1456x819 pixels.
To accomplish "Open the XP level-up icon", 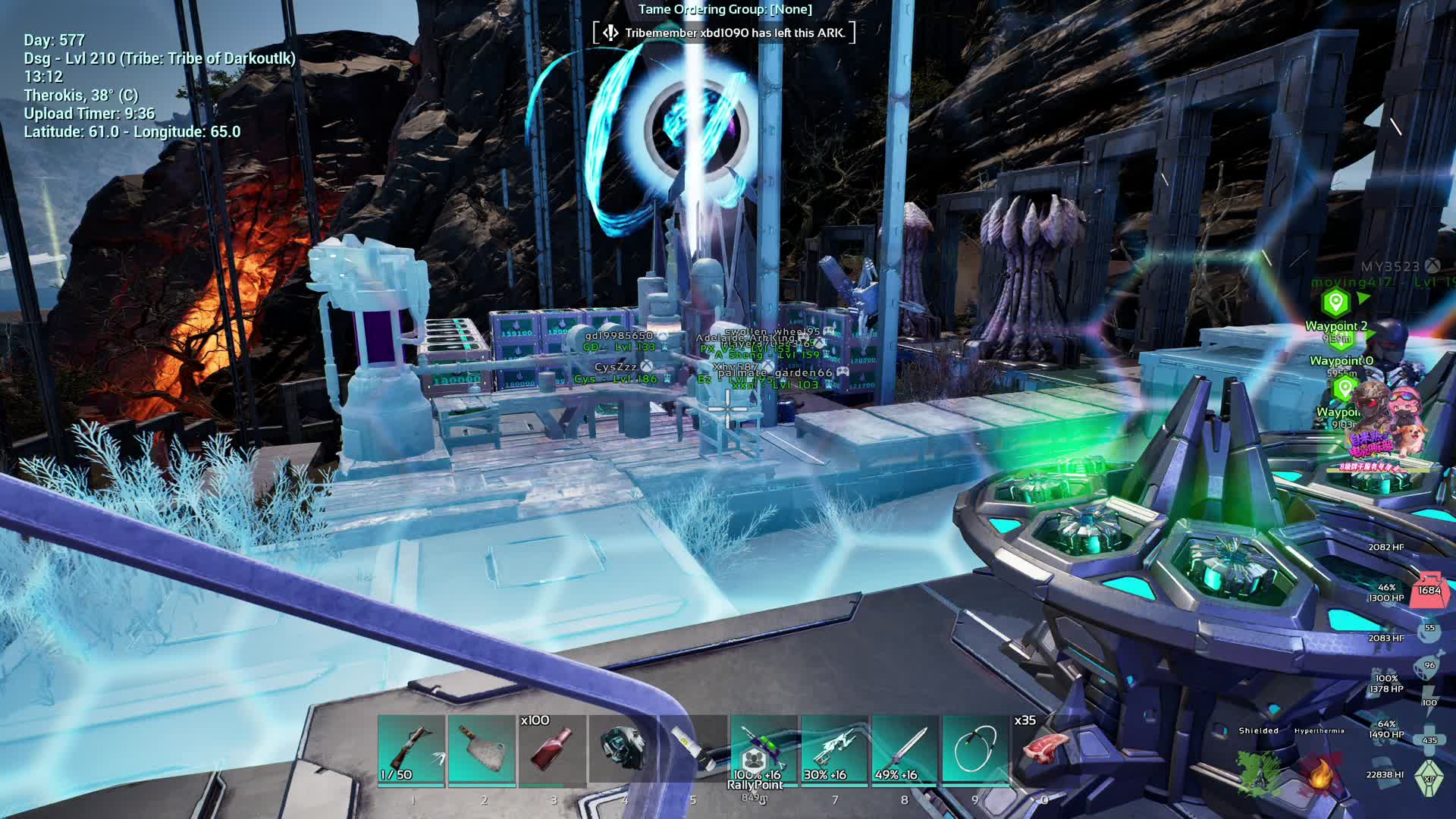I will (1429, 778).
